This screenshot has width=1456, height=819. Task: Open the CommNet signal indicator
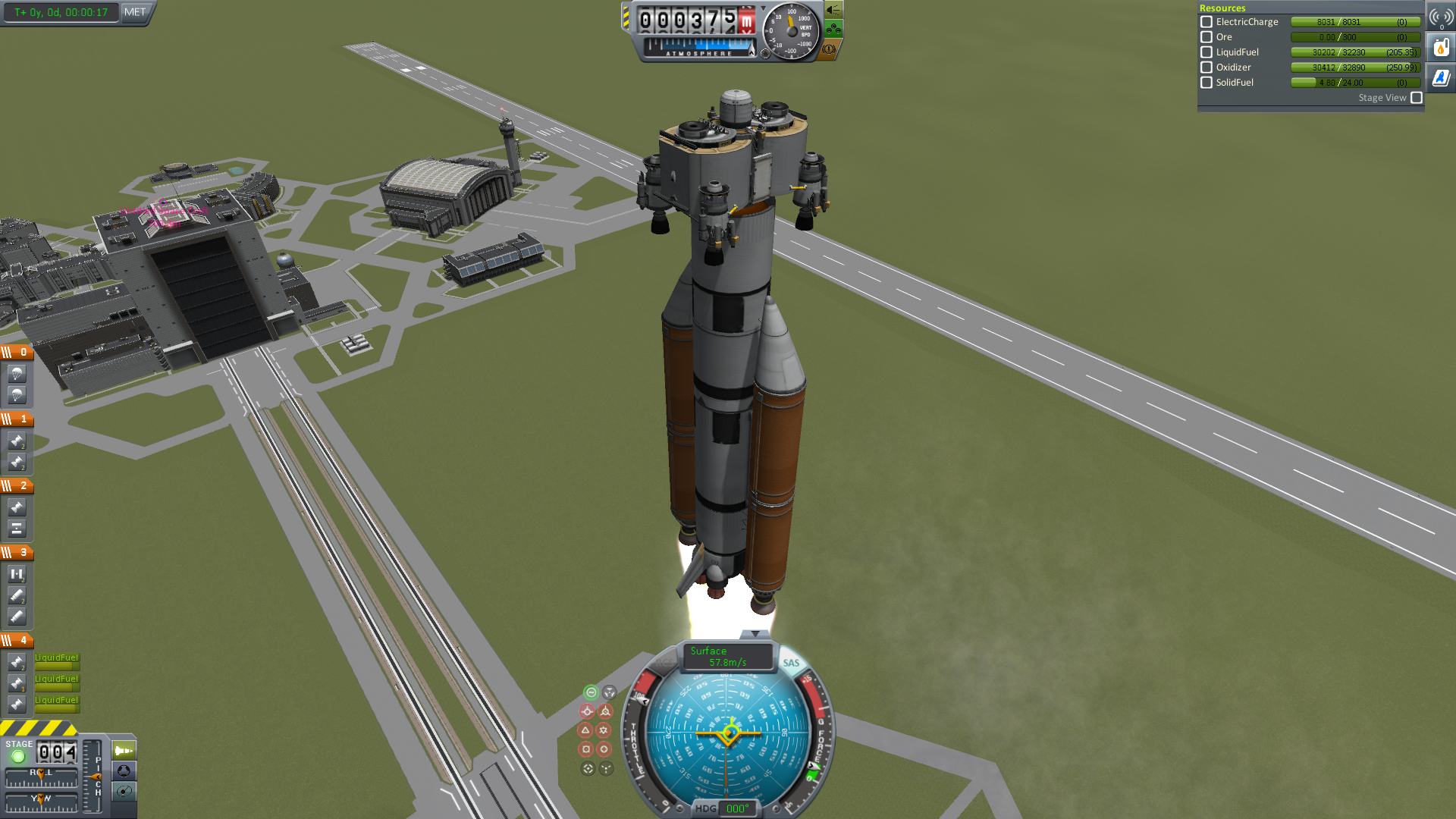coord(1441,17)
